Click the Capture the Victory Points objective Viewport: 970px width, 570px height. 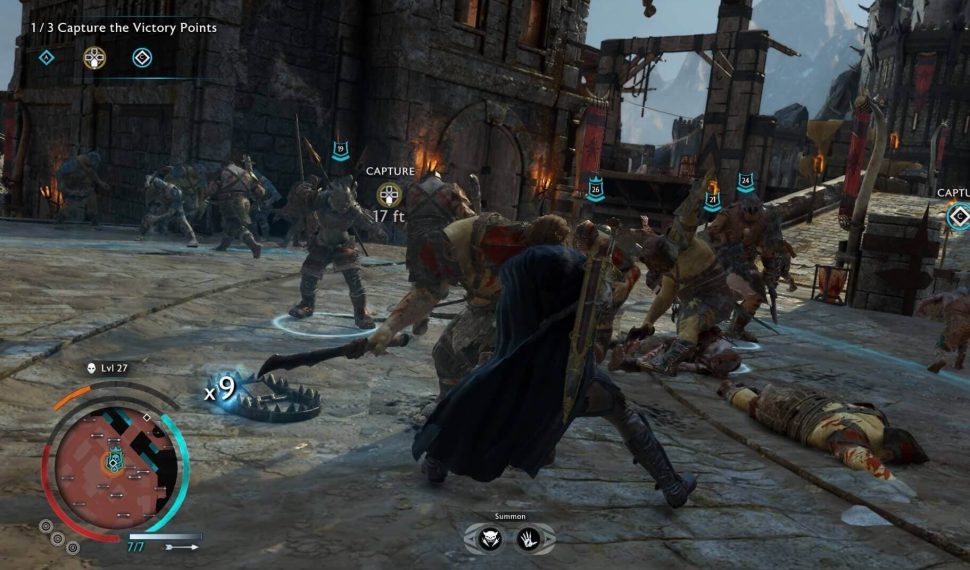coord(125,28)
